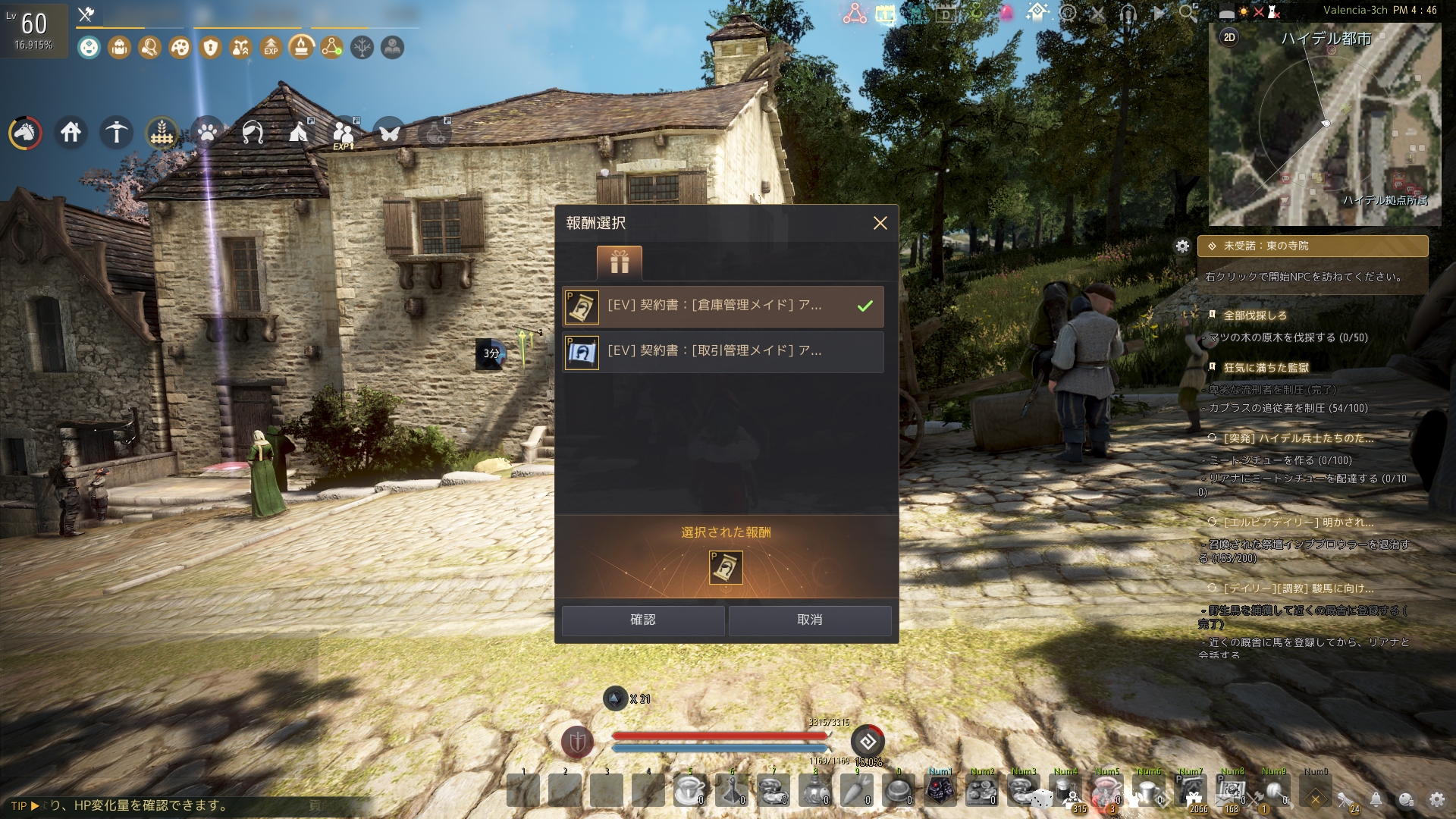Open the pet paw icon

click(x=207, y=133)
